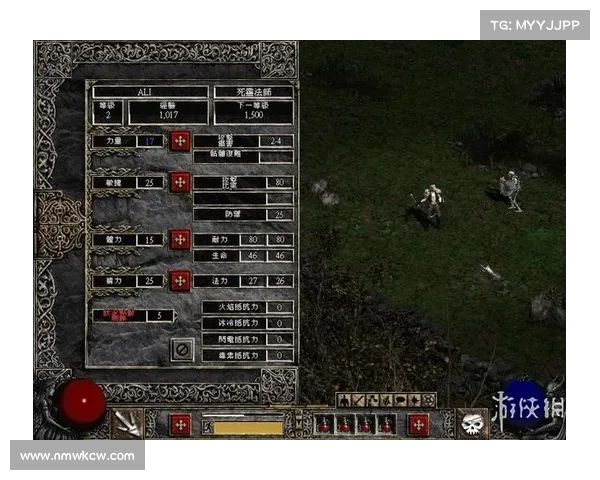Open new stat points button beside stamina bar
The image size is (600, 480).
click(x=181, y=424)
